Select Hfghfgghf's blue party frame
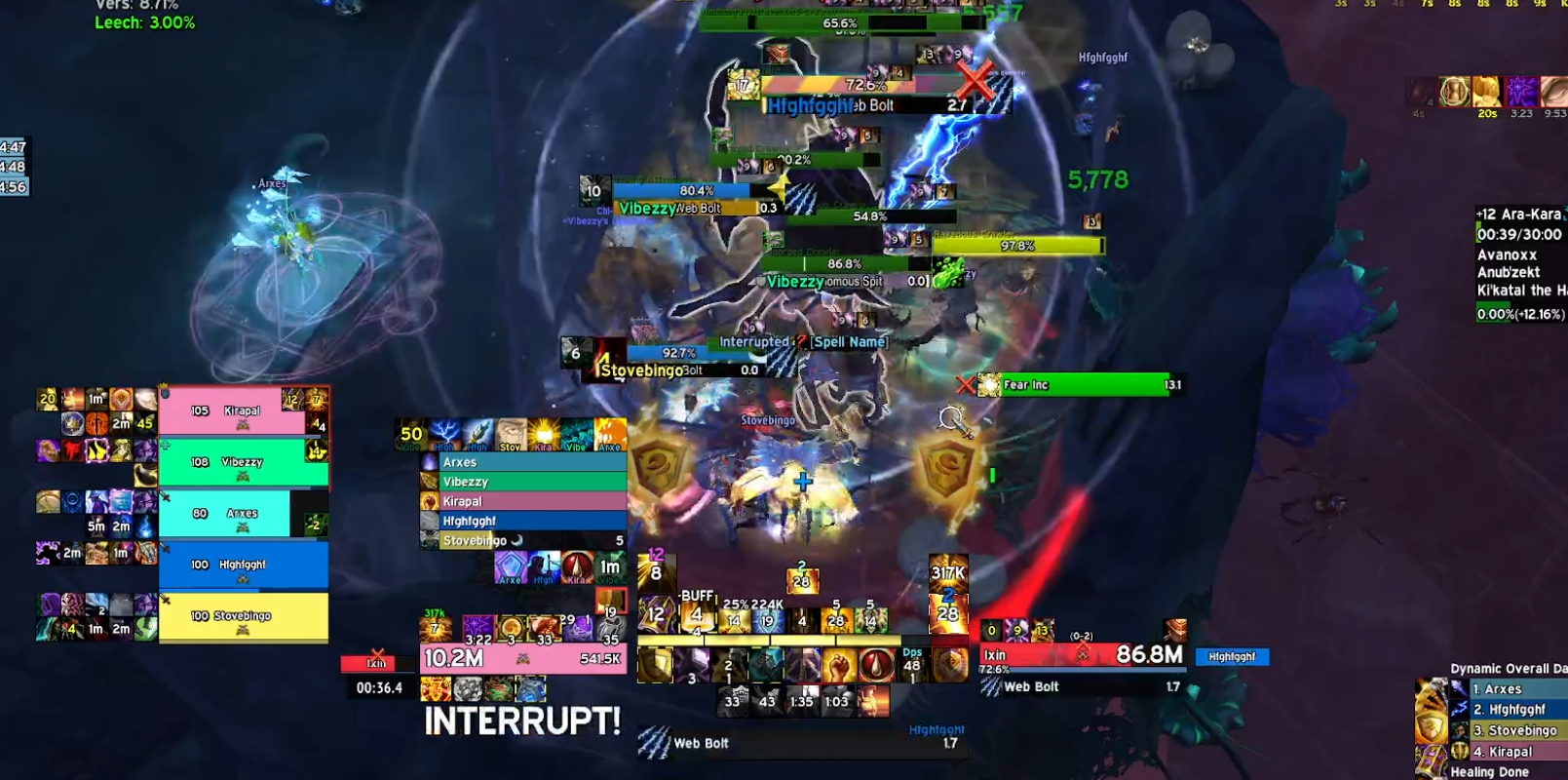Viewport: 1568px width, 780px height. 243,565
